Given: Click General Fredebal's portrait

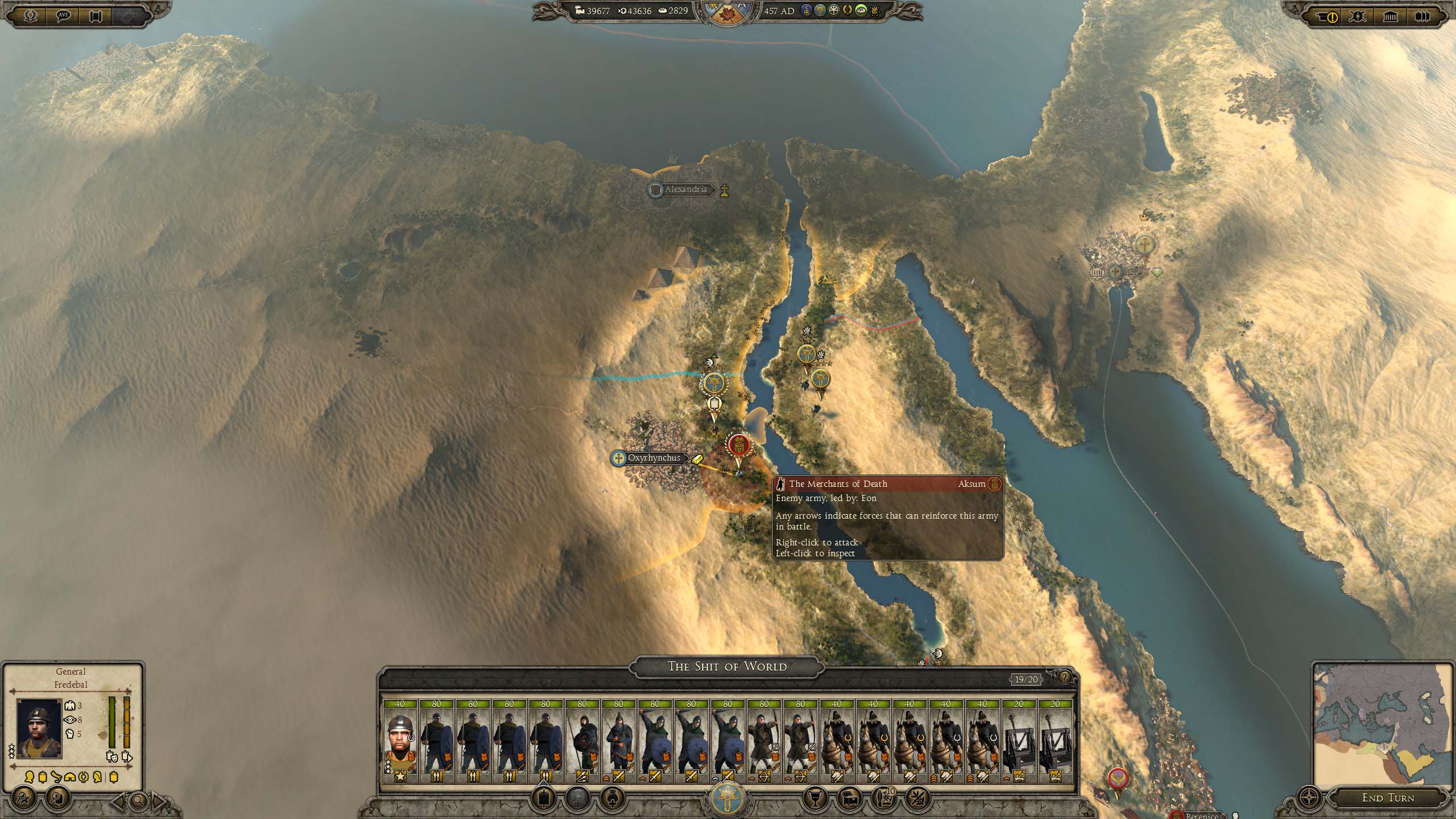Looking at the screenshot, I should tap(39, 729).
